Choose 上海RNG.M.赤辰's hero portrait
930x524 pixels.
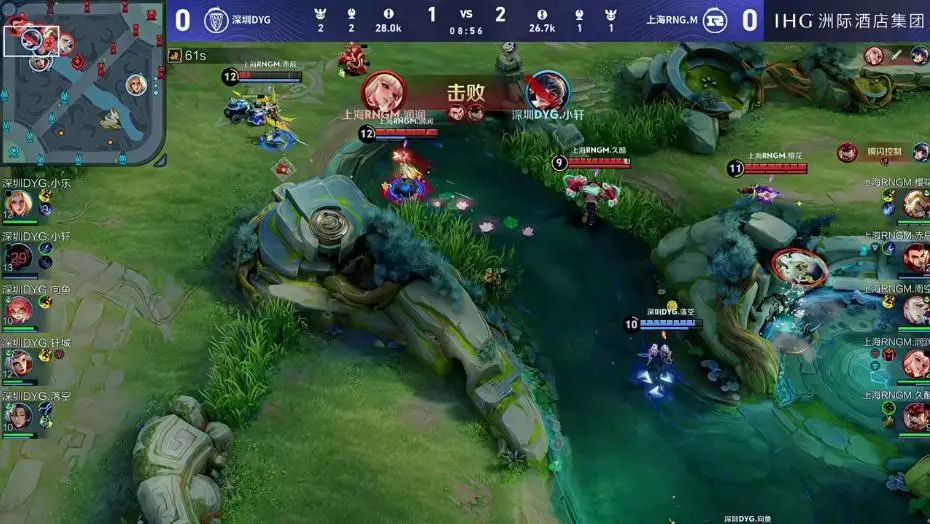(x=915, y=257)
